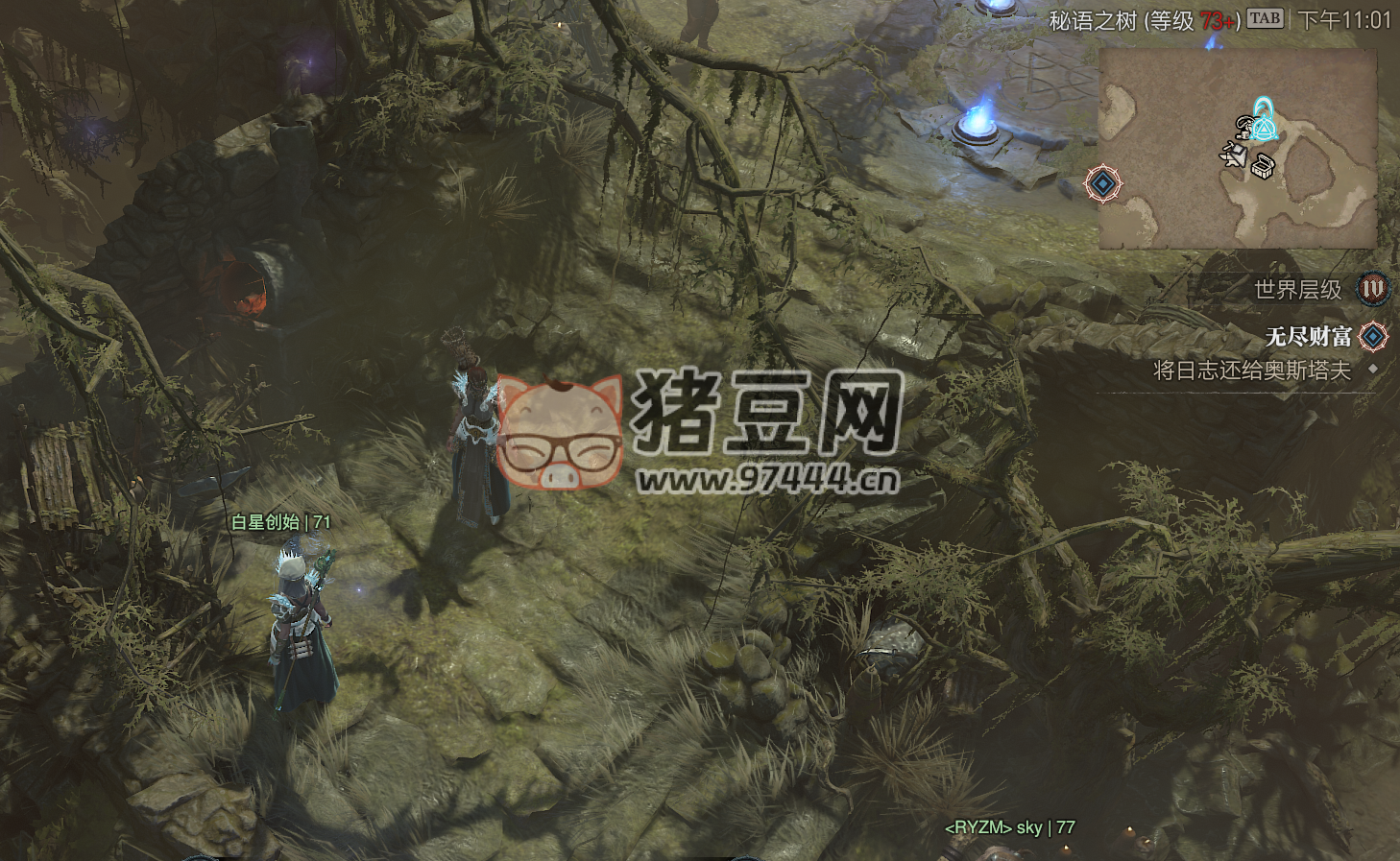
Task: Open the World Tier IV emblem
Action: pos(1373,288)
